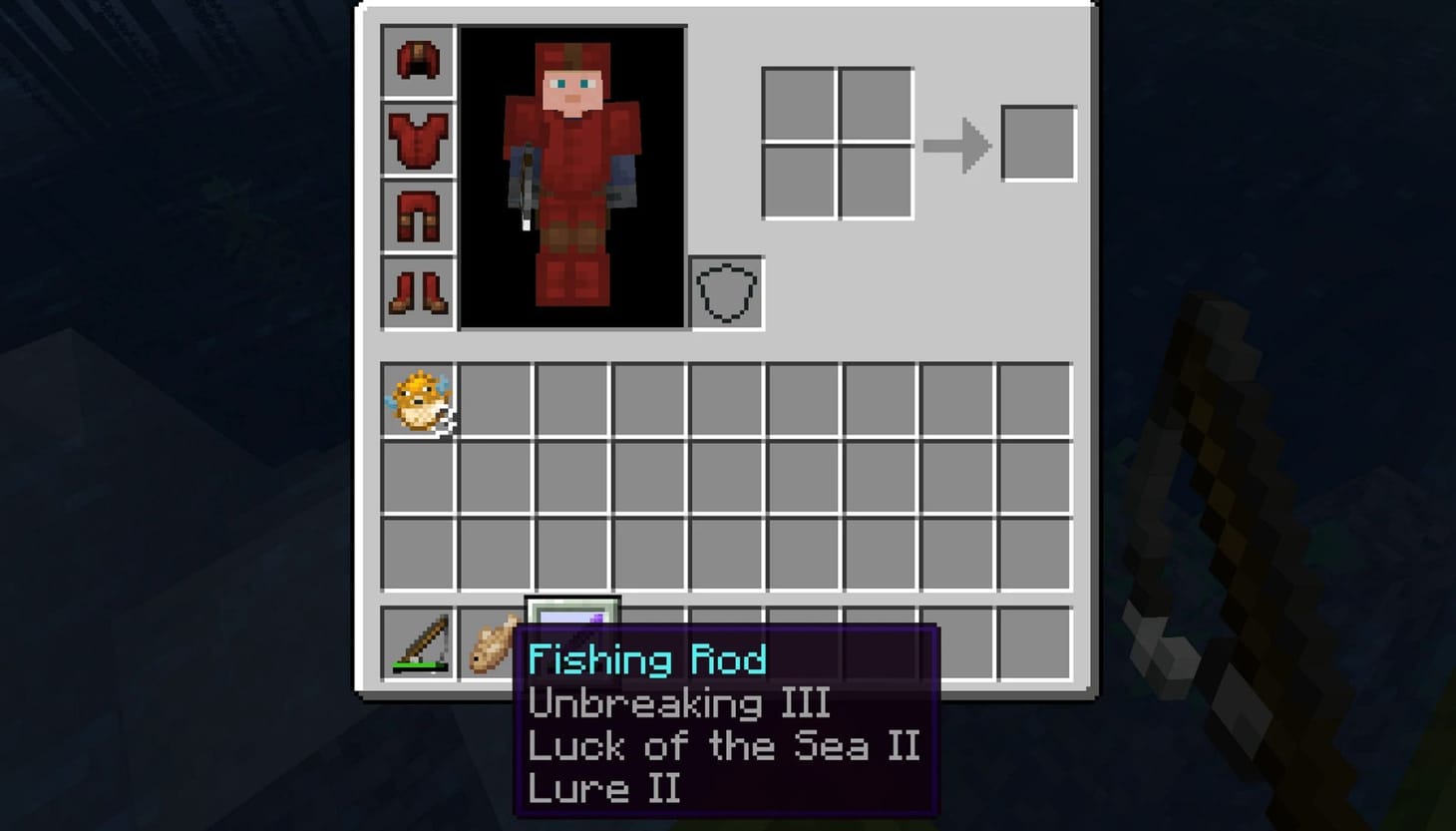1456x831 pixels.
Task: Click the red leather boots slot
Action: (x=417, y=293)
